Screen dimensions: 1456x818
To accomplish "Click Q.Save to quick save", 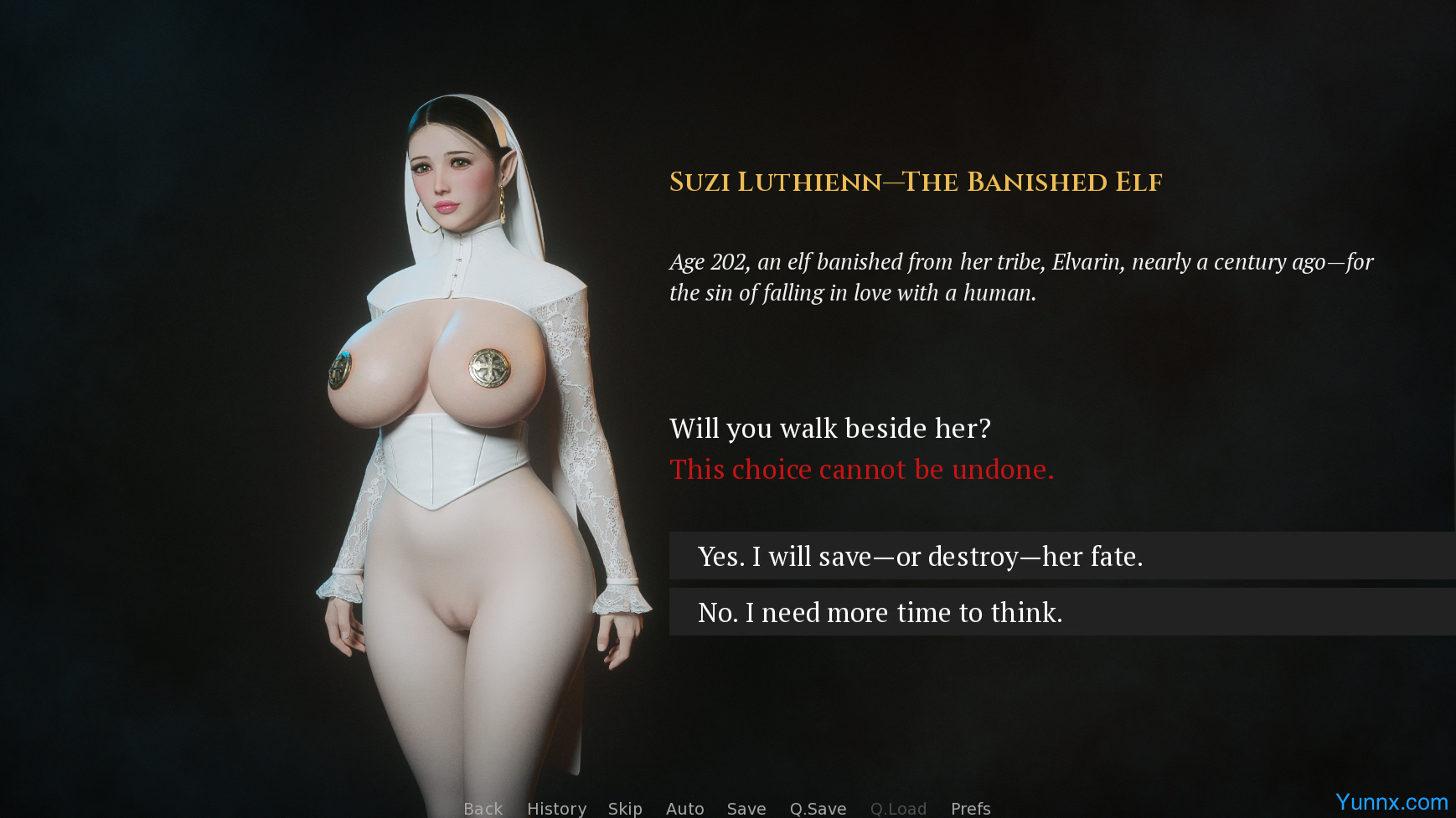I will click(818, 808).
